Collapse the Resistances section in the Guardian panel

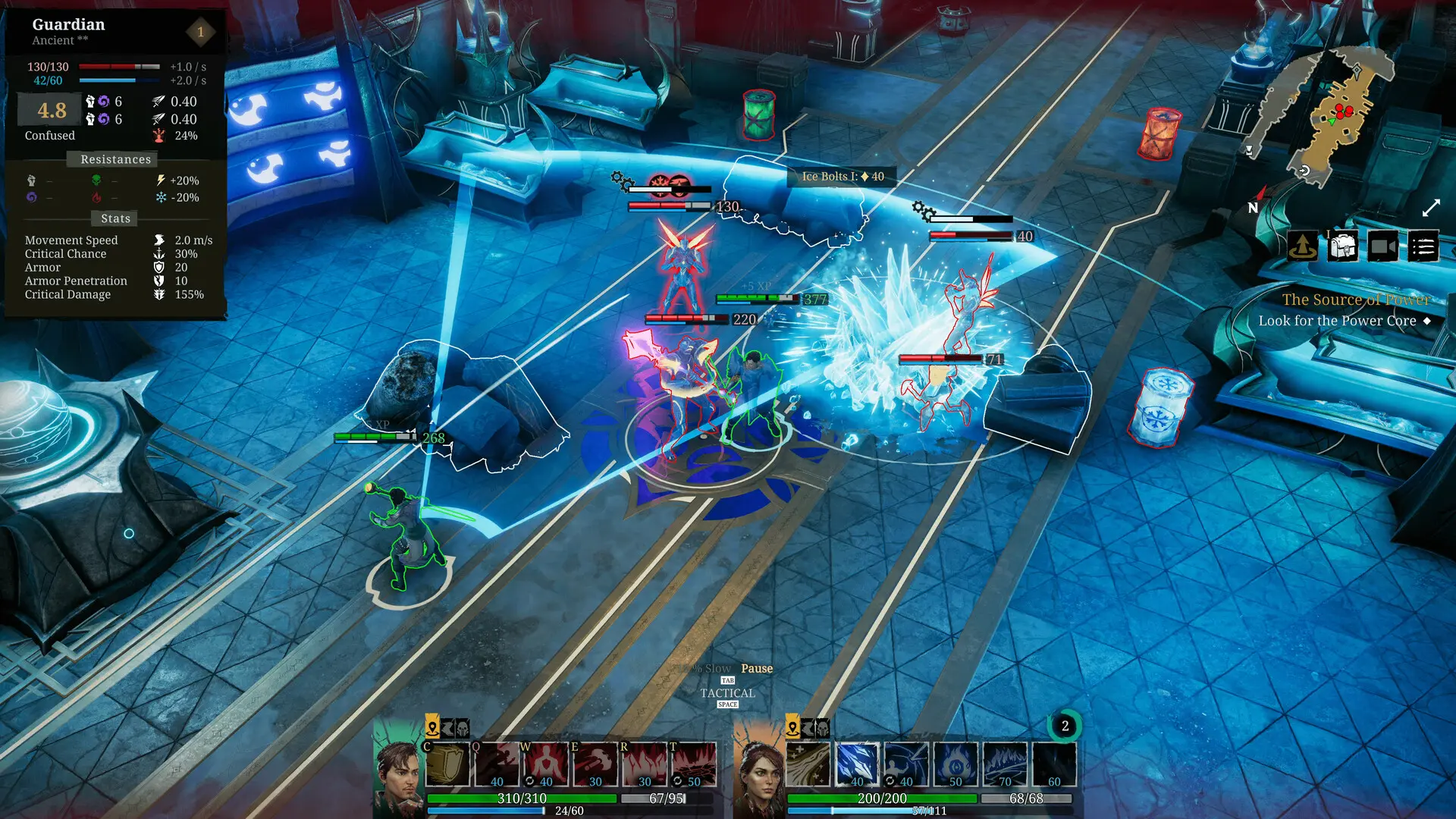coord(114,159)
